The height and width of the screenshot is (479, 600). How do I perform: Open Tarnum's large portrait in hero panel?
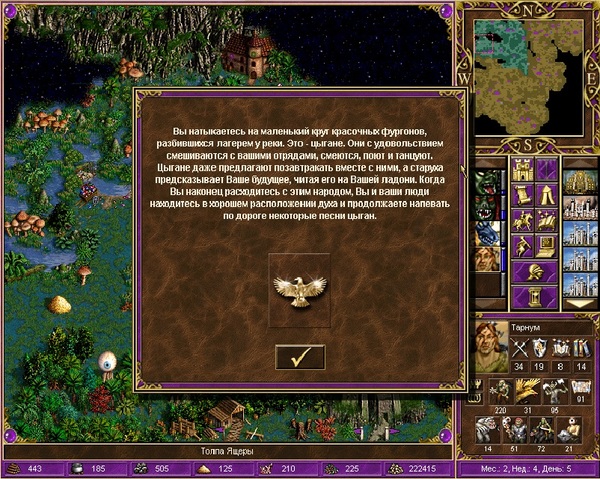pyautogui.click(x=490, y=343)
